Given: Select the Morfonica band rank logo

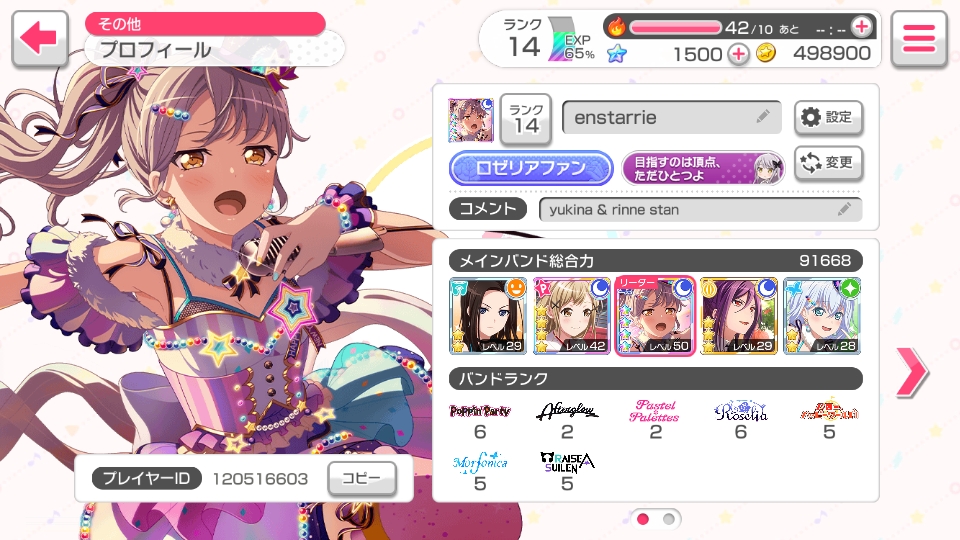Looking at the screenshot, I should 480,463.
